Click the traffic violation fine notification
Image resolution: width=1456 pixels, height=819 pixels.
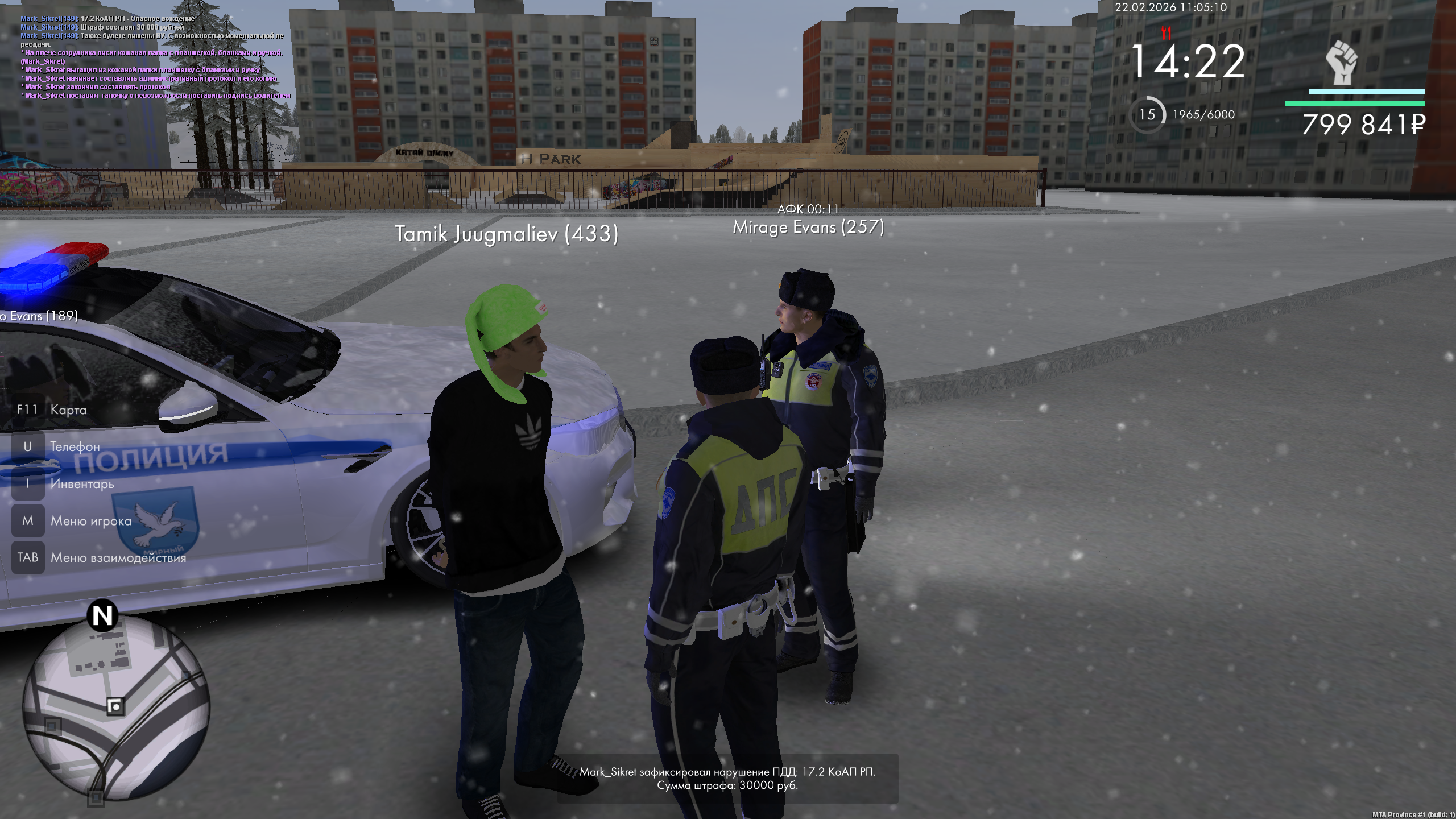pos(727,779)
